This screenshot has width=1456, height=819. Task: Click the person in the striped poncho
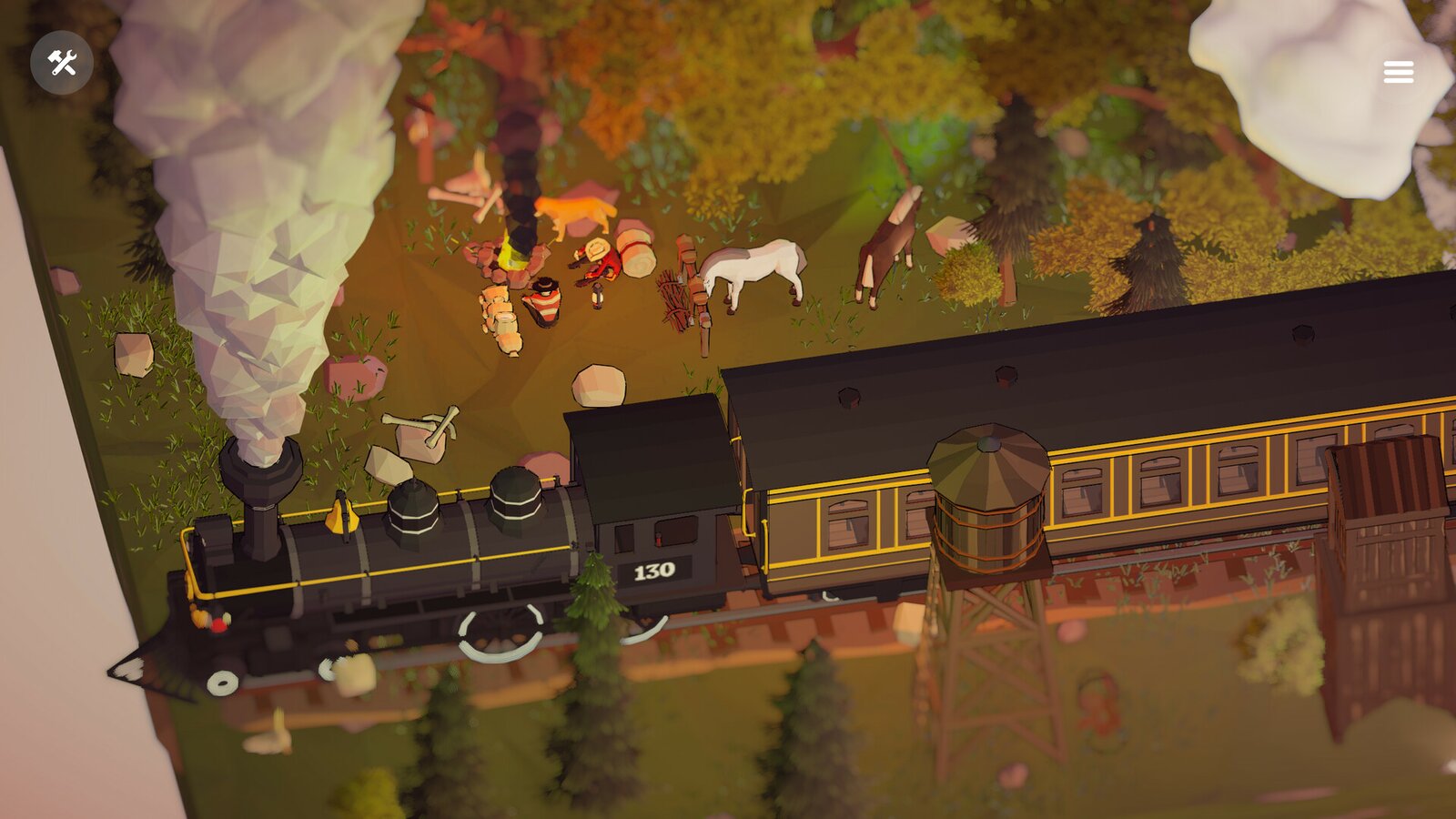point(544,305)
